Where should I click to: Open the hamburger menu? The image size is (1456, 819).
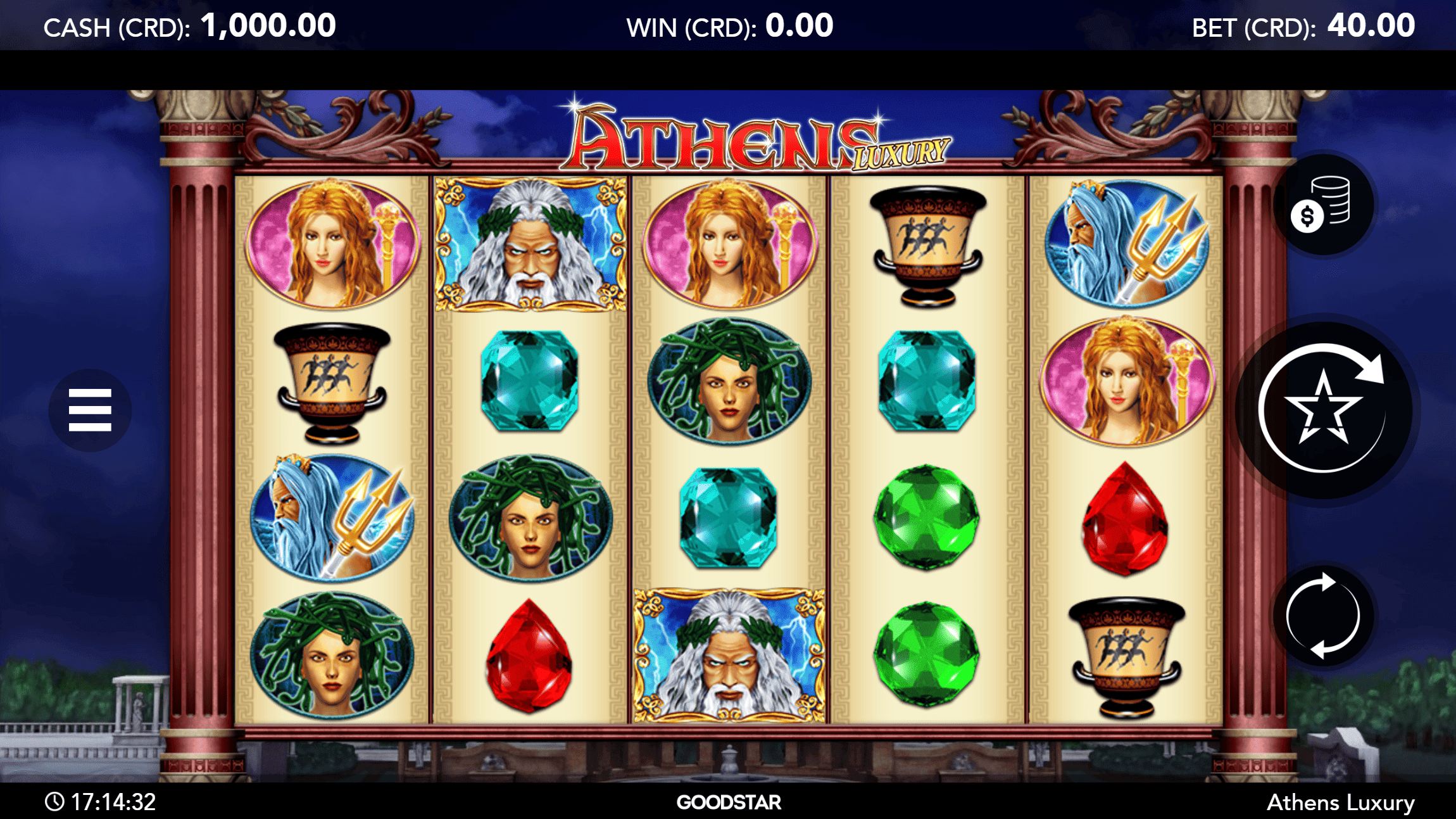(x=90, y=410)
